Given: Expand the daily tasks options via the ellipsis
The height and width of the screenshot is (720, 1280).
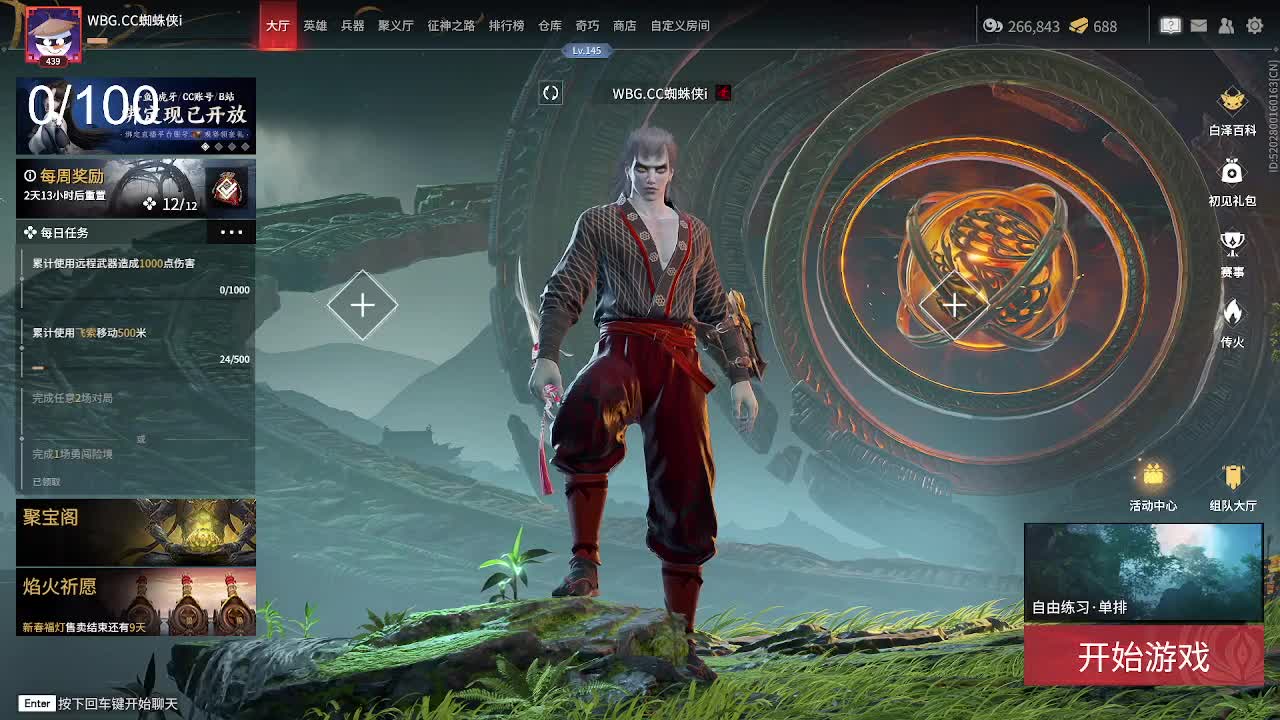Looking at the screenshot, I should [231, 231].
